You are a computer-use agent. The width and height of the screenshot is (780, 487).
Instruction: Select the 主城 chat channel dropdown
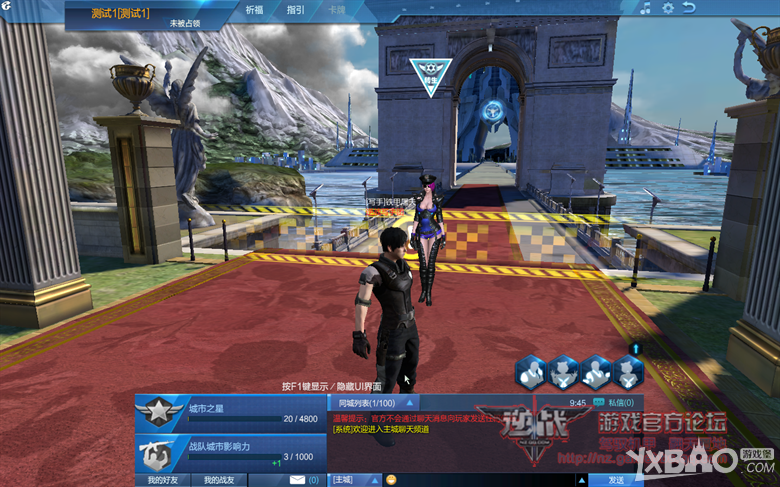pyautogui.click(x=355, y=480)
